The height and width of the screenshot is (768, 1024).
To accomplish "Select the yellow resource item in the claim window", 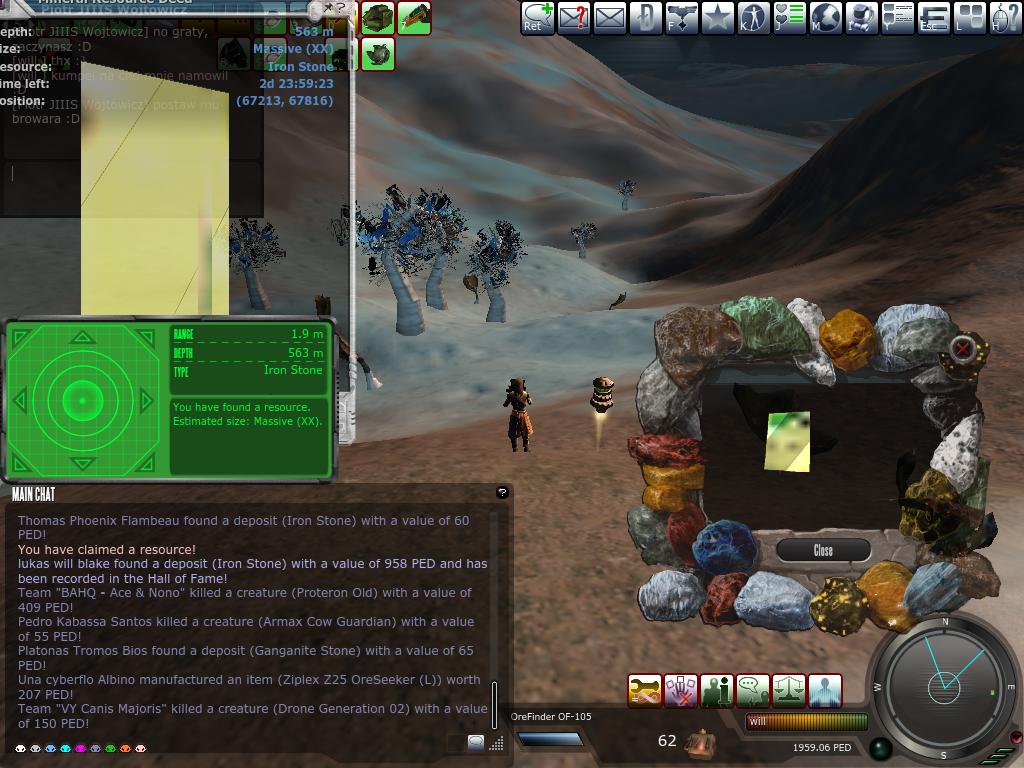I will pos(787,441).
